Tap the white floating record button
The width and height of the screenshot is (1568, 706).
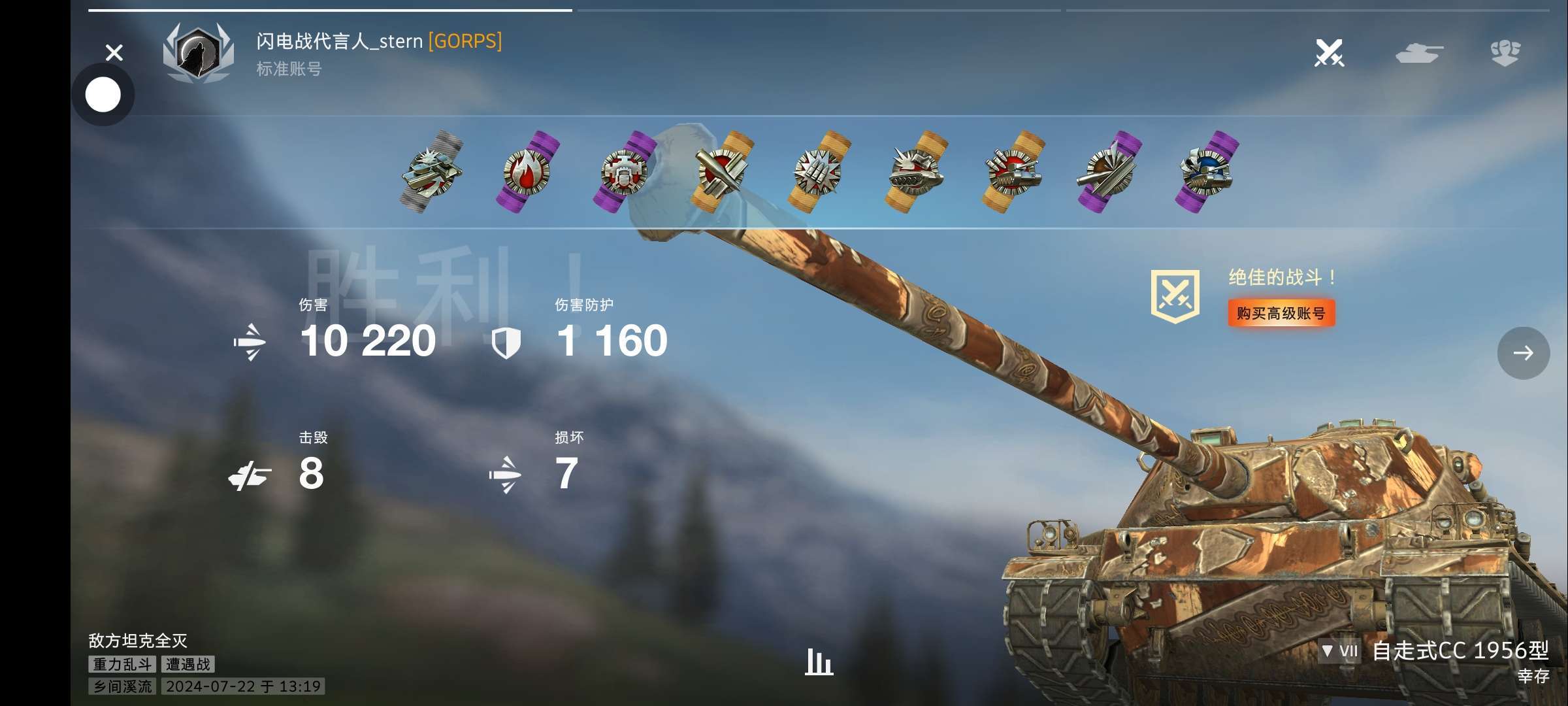coord(103,95)
